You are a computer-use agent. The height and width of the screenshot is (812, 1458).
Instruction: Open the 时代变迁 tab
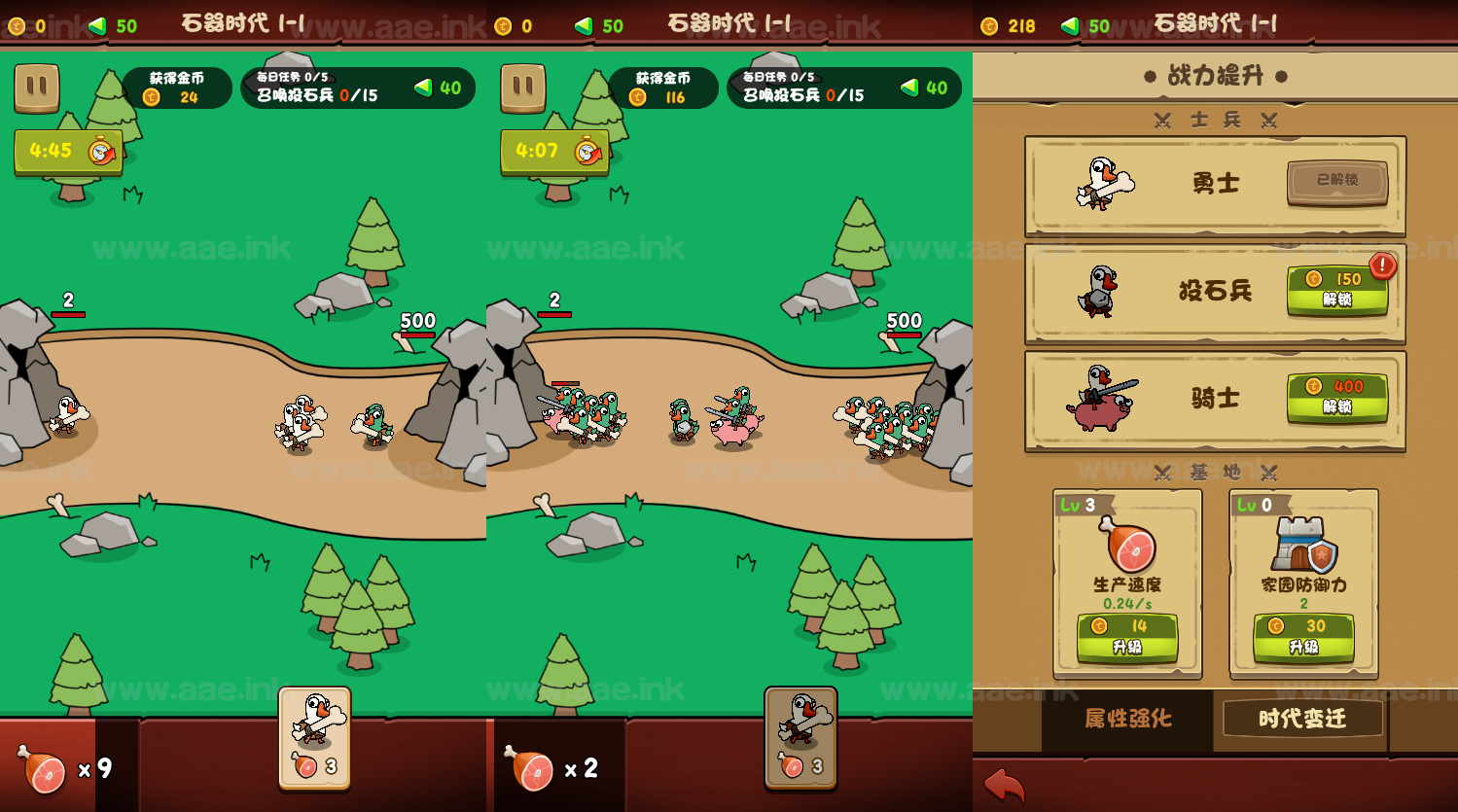(x=1302, y=719)
